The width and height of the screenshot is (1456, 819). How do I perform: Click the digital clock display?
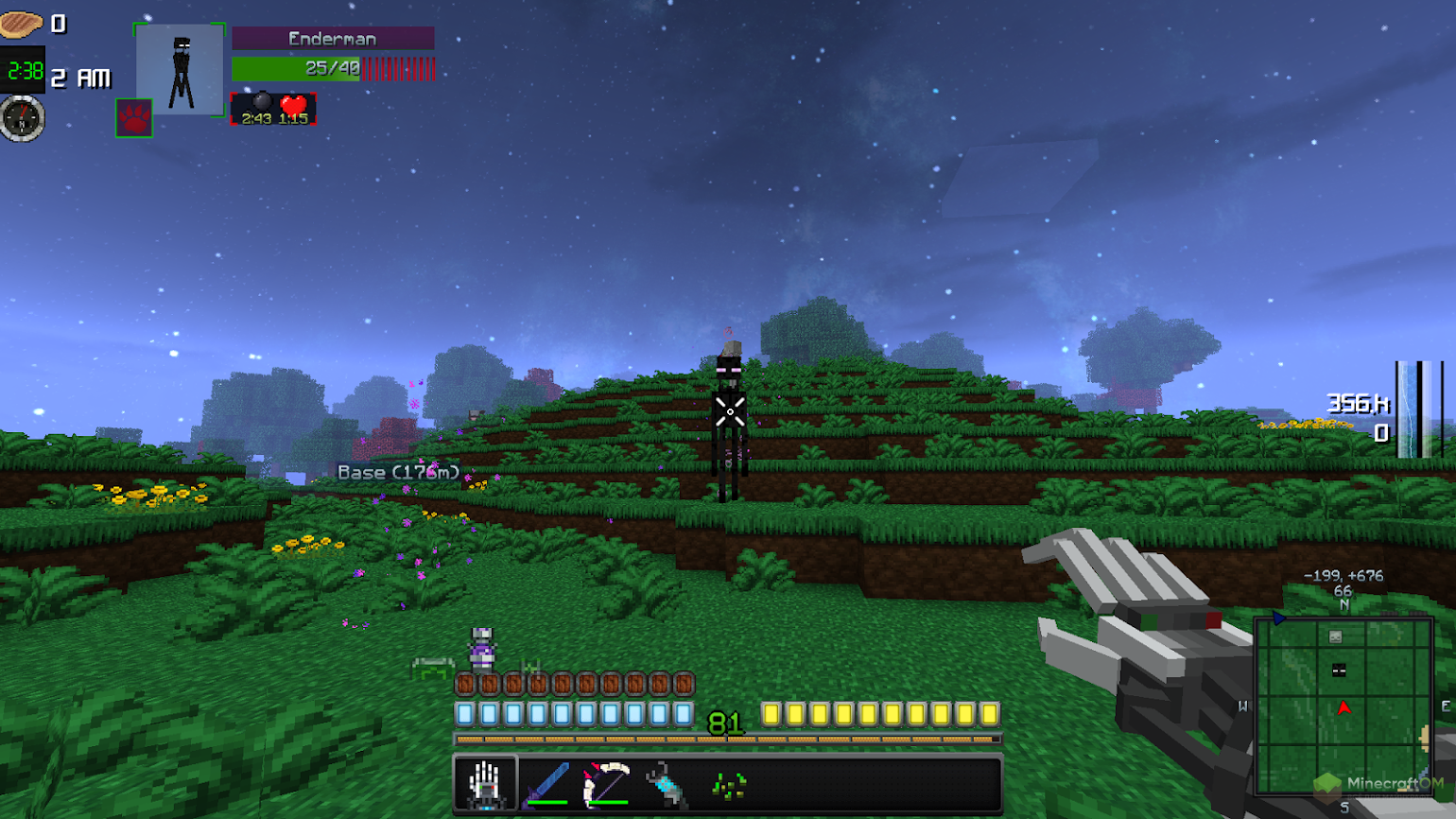tap(24, 71)
